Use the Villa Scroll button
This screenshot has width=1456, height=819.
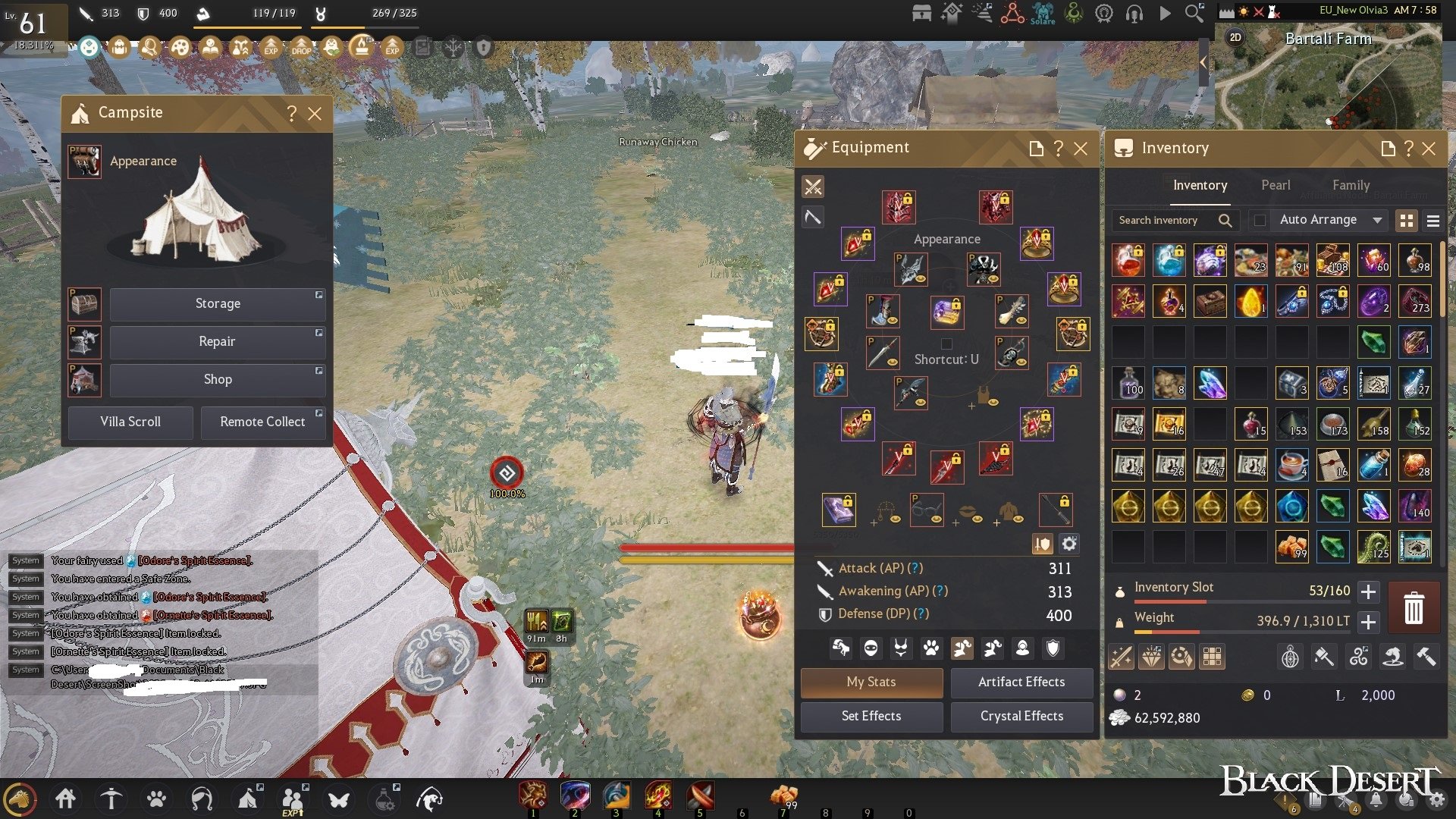tap(130, 422)
